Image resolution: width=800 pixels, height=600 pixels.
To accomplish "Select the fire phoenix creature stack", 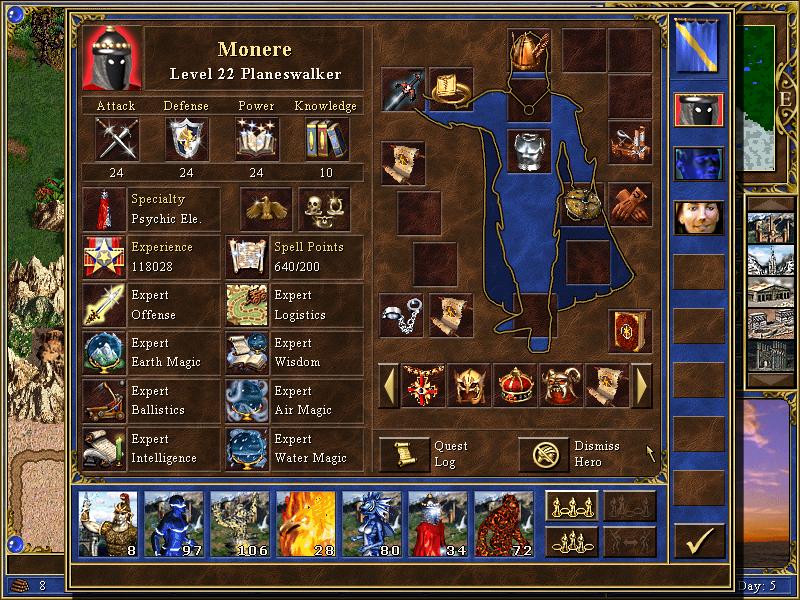I will tap(306, 524).
